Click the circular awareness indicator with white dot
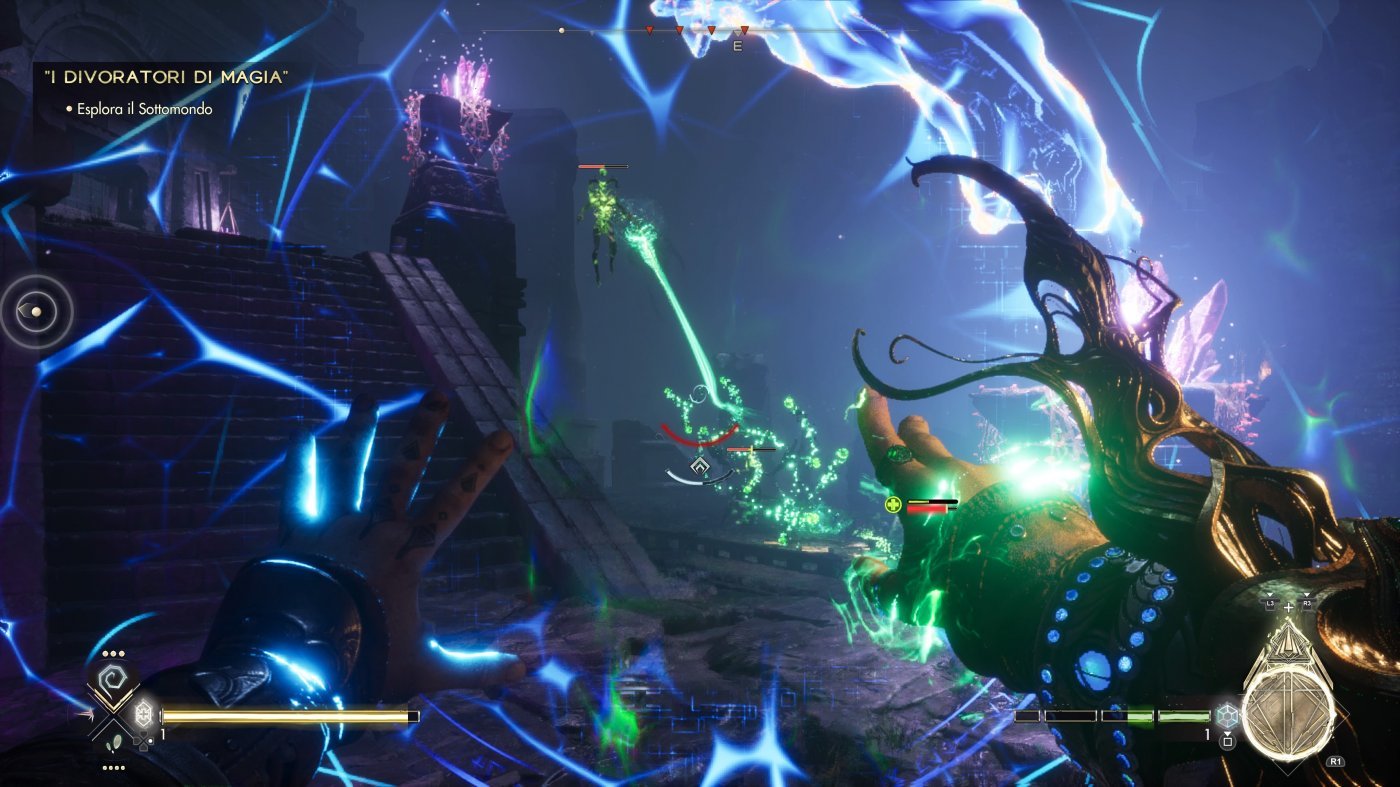The height and width of the screenshot is (787, 1400). pyautogui.click(x=37, y=312)
